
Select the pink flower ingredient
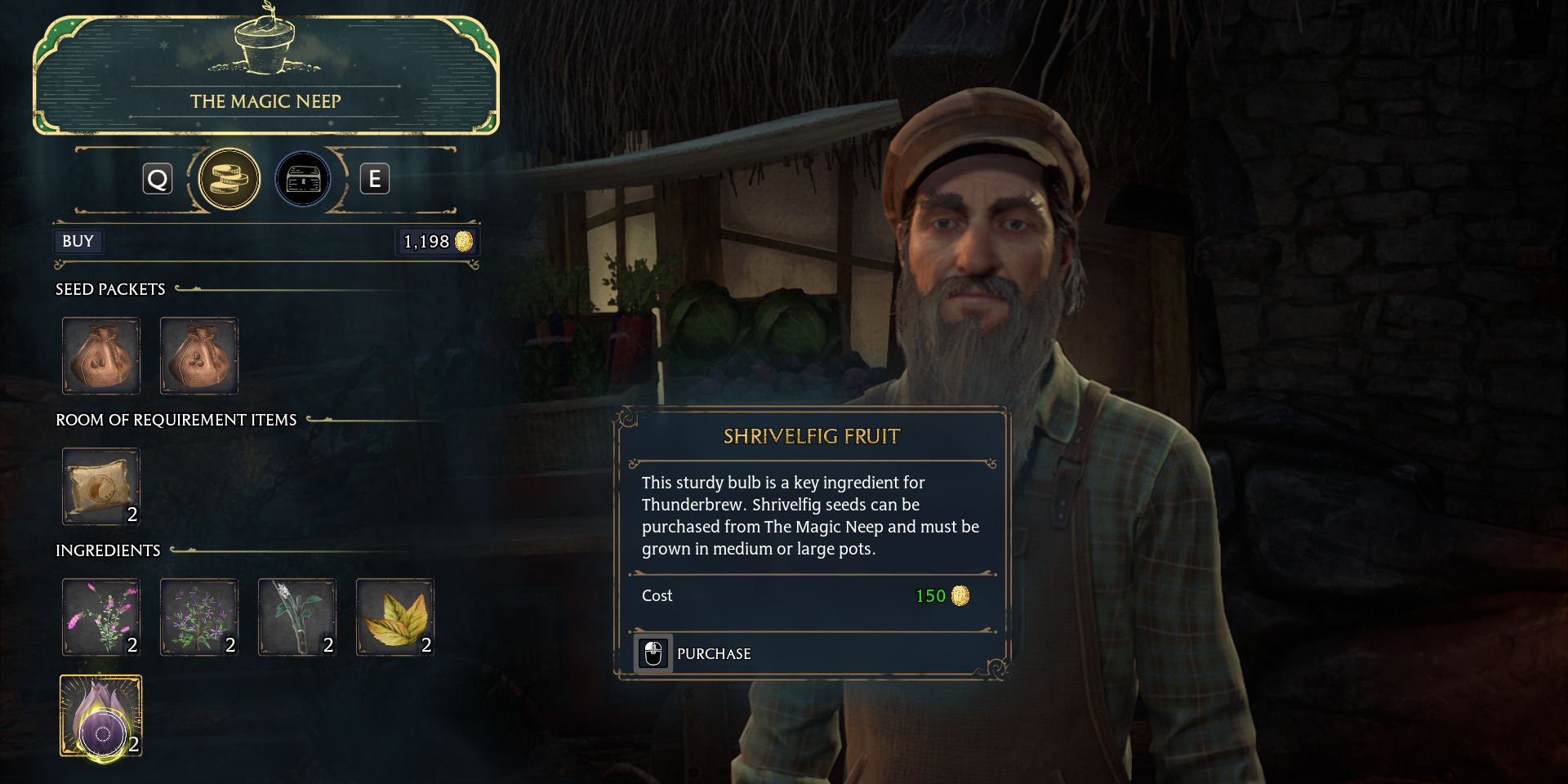coord(101,617)
